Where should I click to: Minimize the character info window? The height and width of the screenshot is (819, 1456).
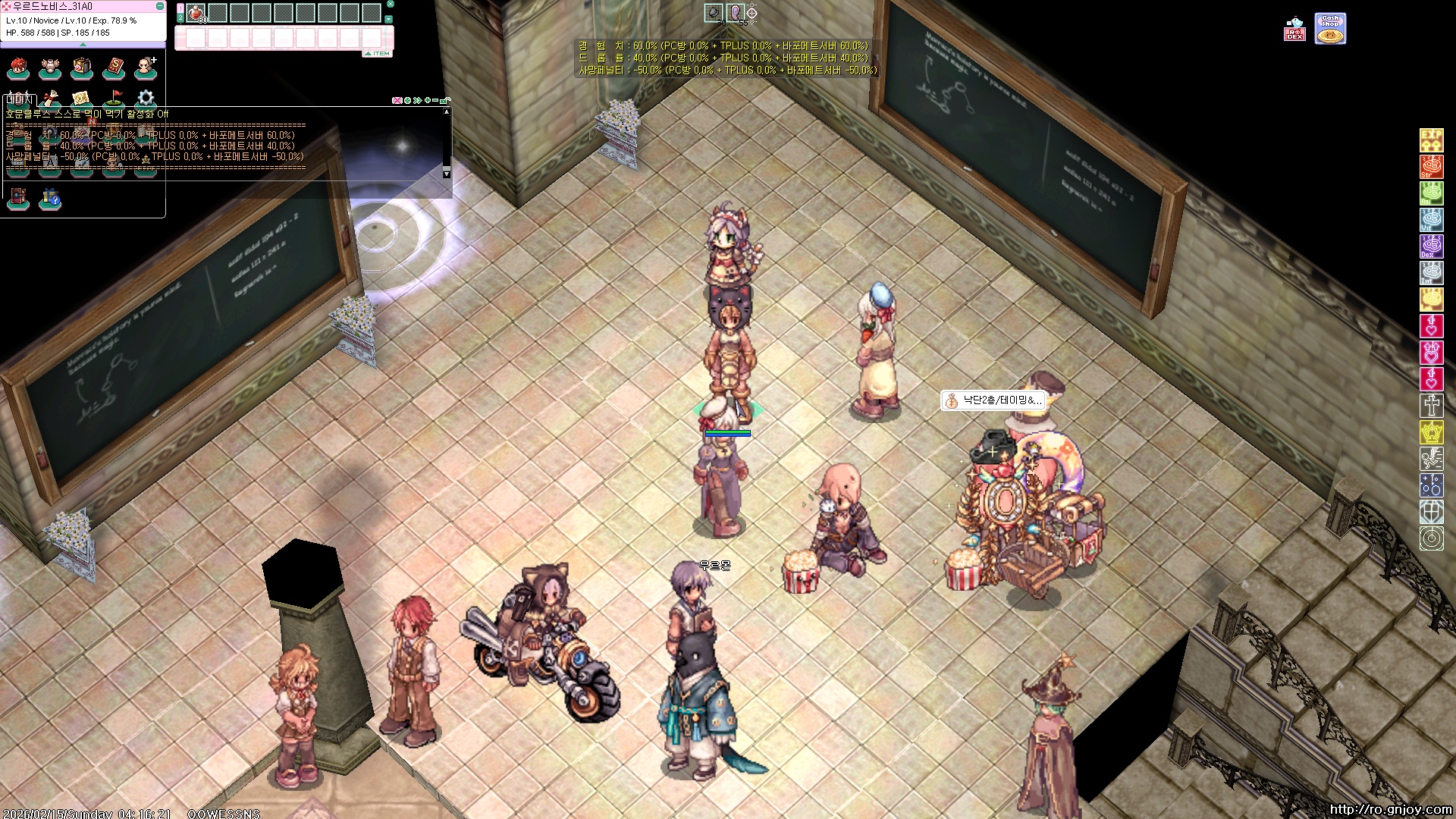point(160,6)
